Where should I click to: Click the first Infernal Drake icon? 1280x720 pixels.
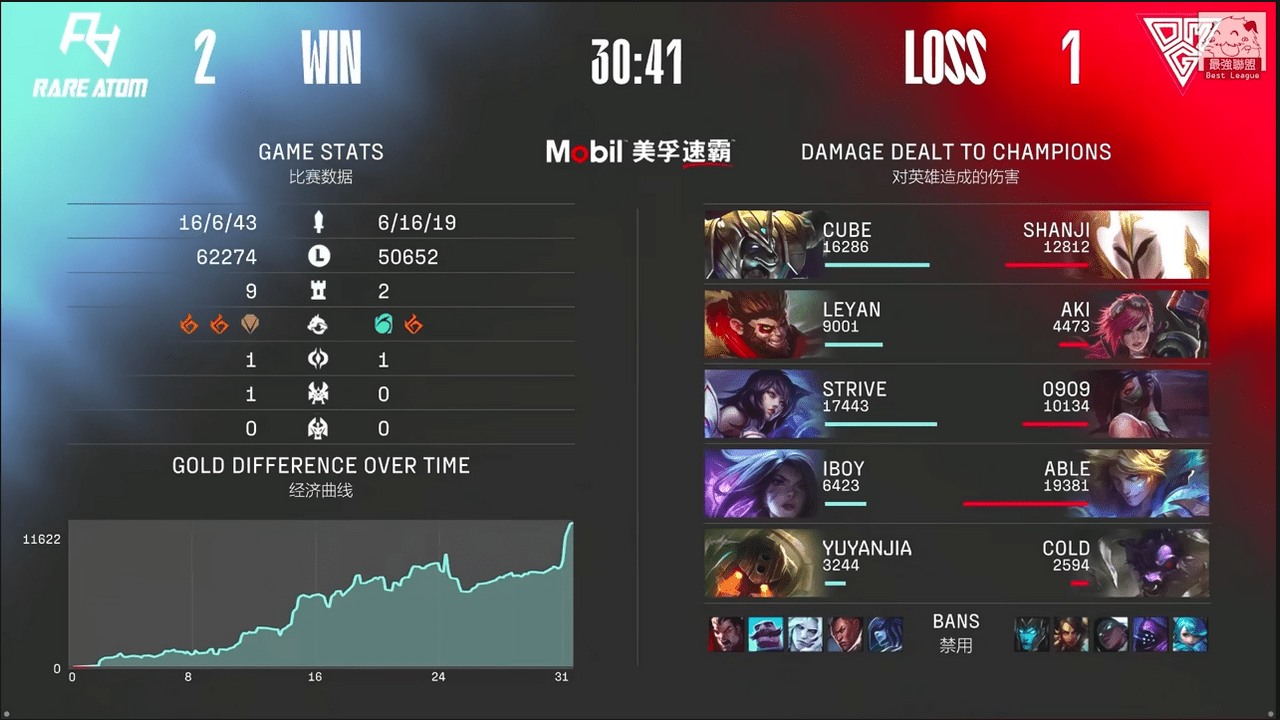click(189, 324)
